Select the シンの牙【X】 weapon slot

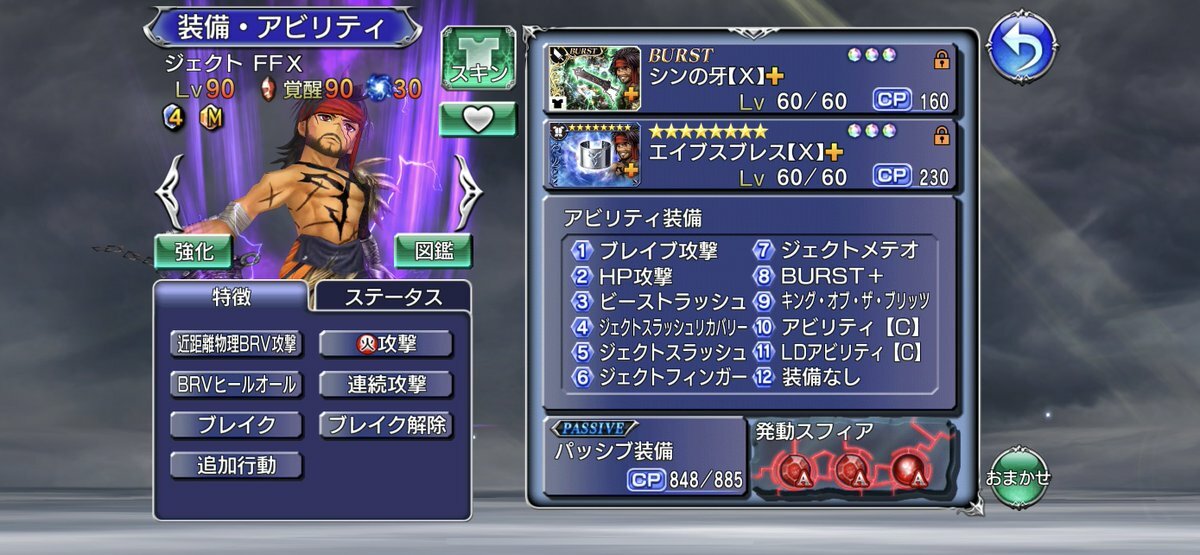(x=748, y=77)
